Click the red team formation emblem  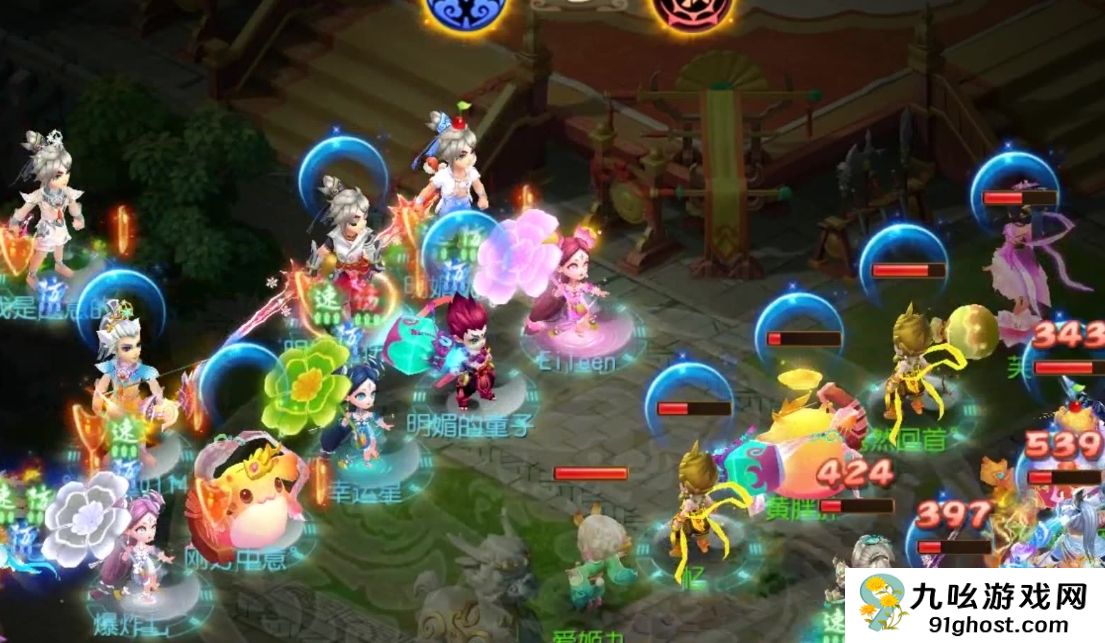point(689,10)
